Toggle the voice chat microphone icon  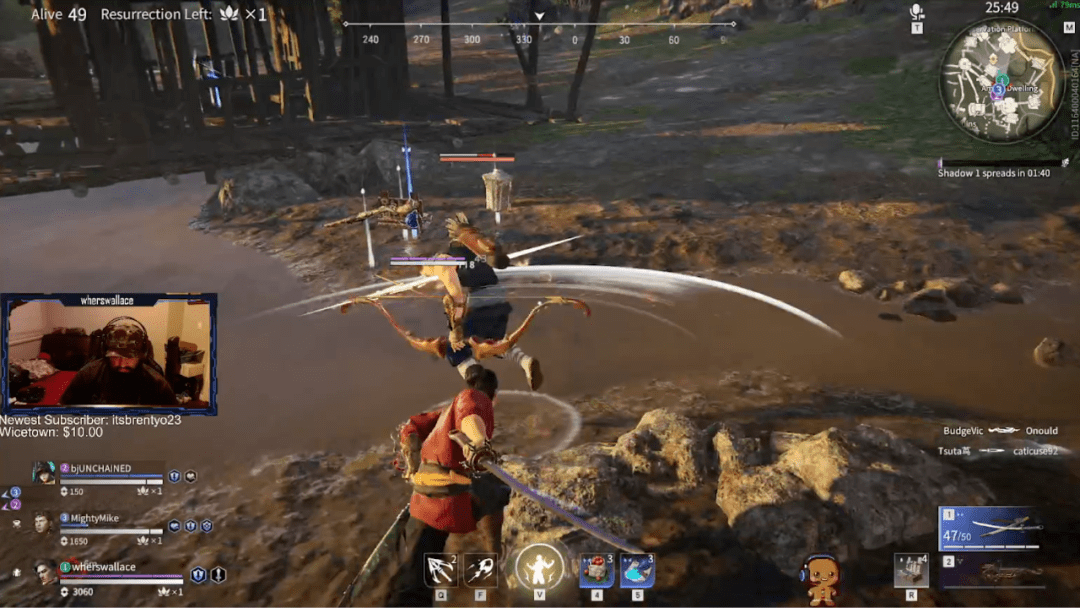pyautogui.click(x=916, y=13)
